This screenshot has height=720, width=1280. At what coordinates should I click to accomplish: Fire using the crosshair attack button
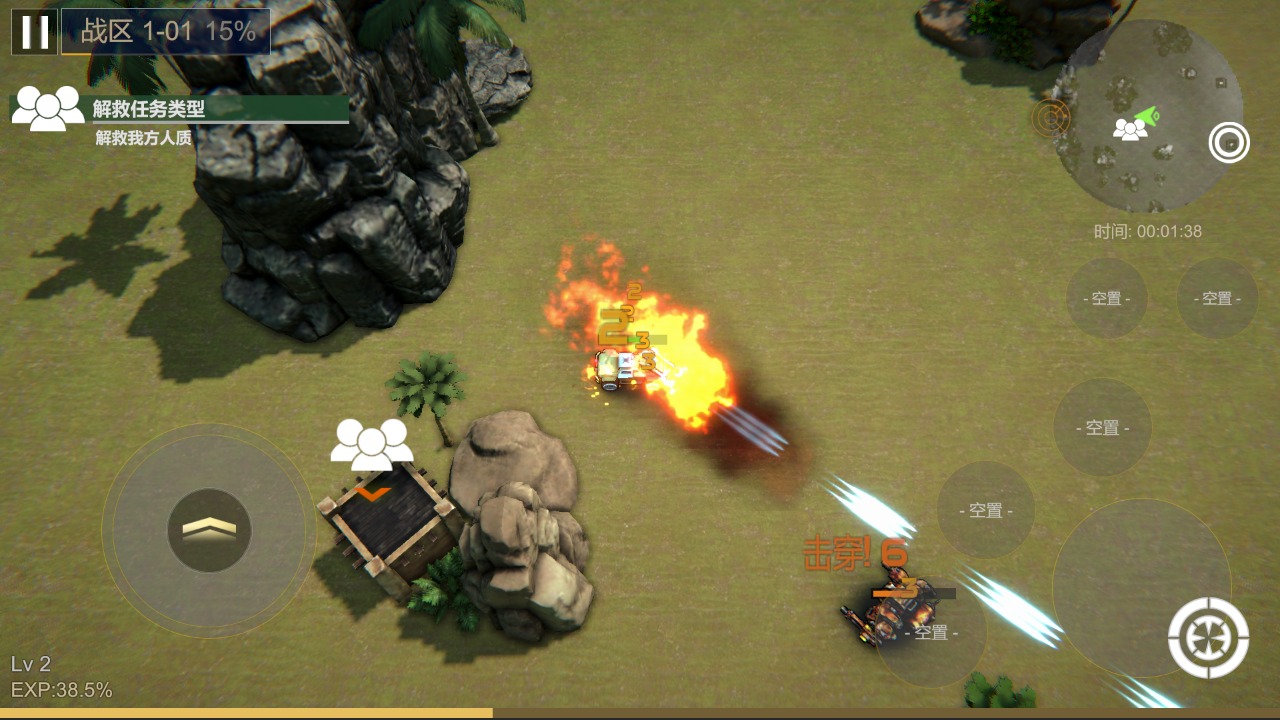(x=1208, y=637)
